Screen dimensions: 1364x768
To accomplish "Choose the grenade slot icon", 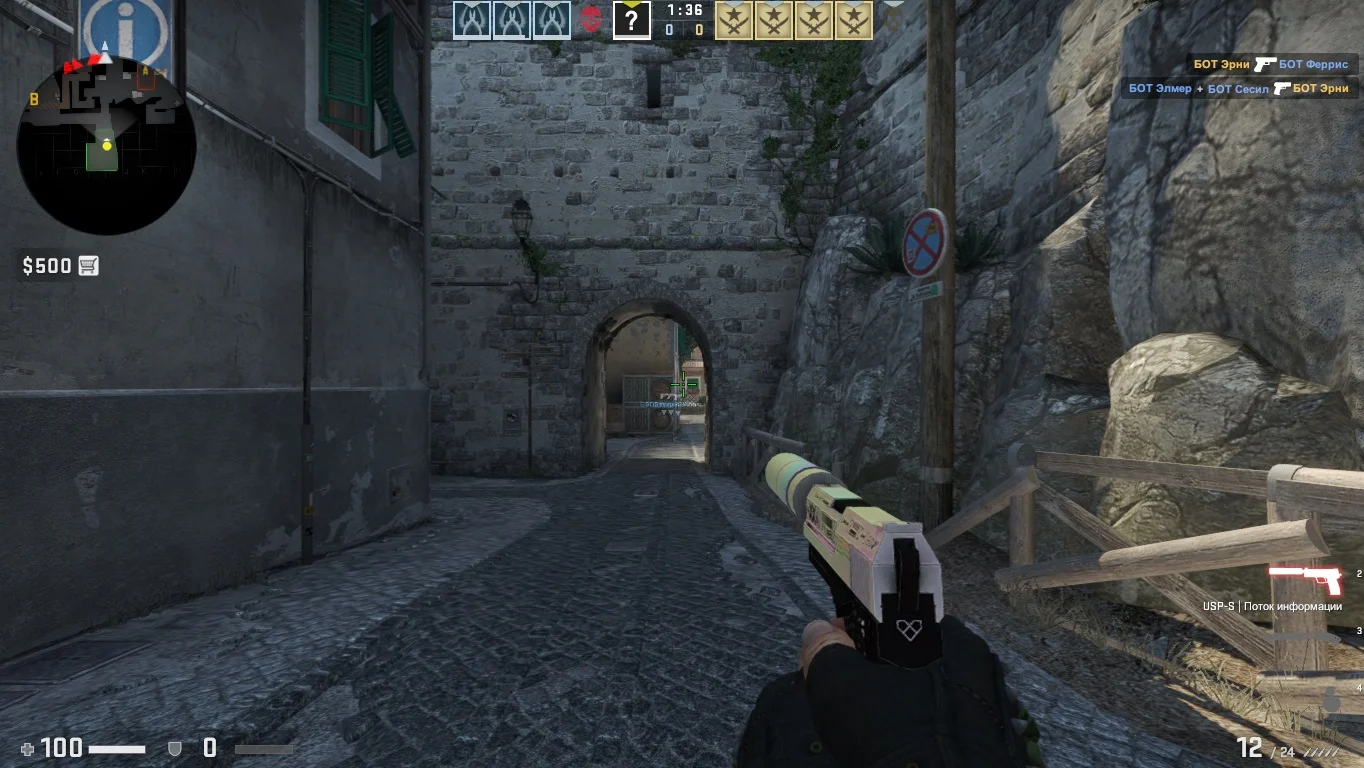I will click(x=1331, y=699).
